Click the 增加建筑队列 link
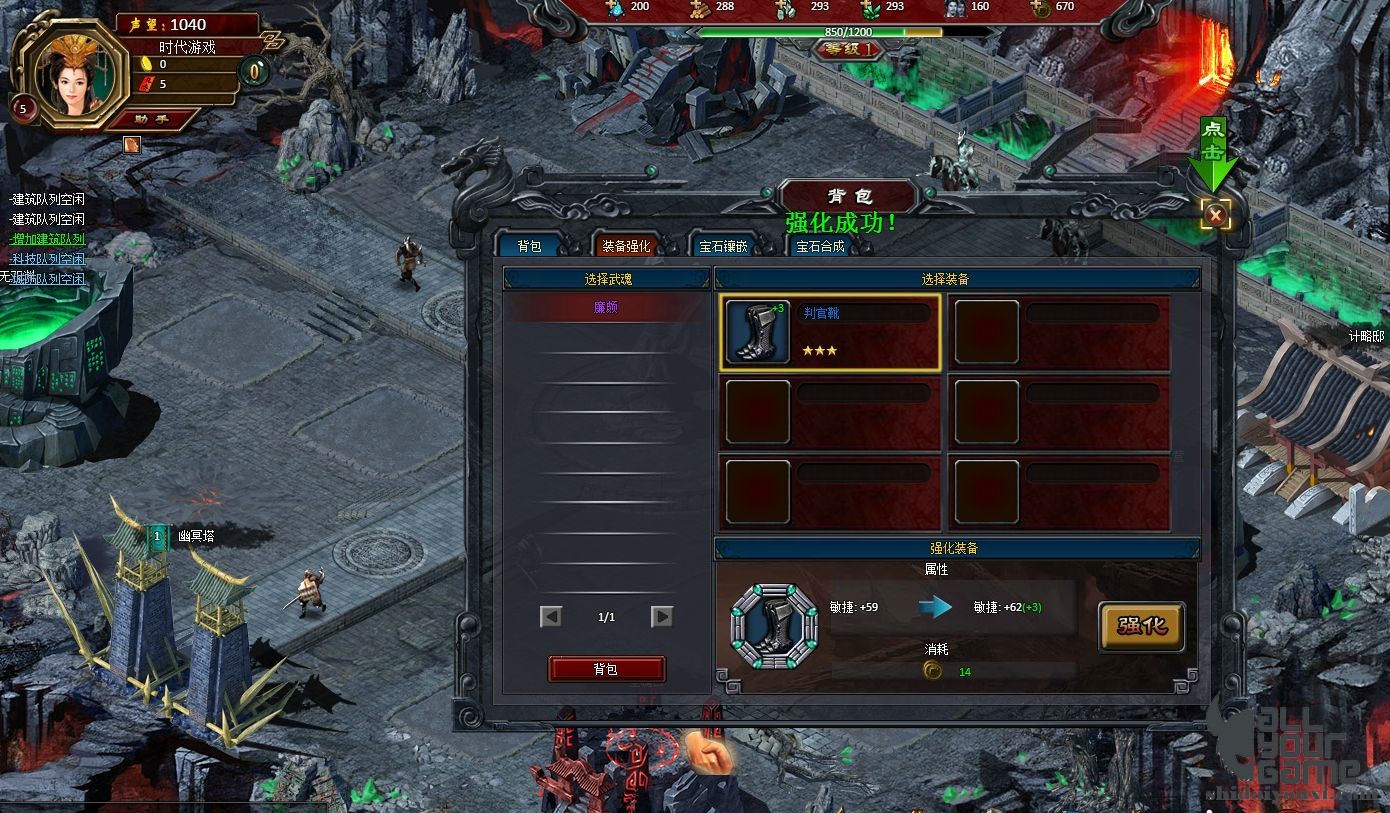The image size is (1390, 813). [48, 239]
